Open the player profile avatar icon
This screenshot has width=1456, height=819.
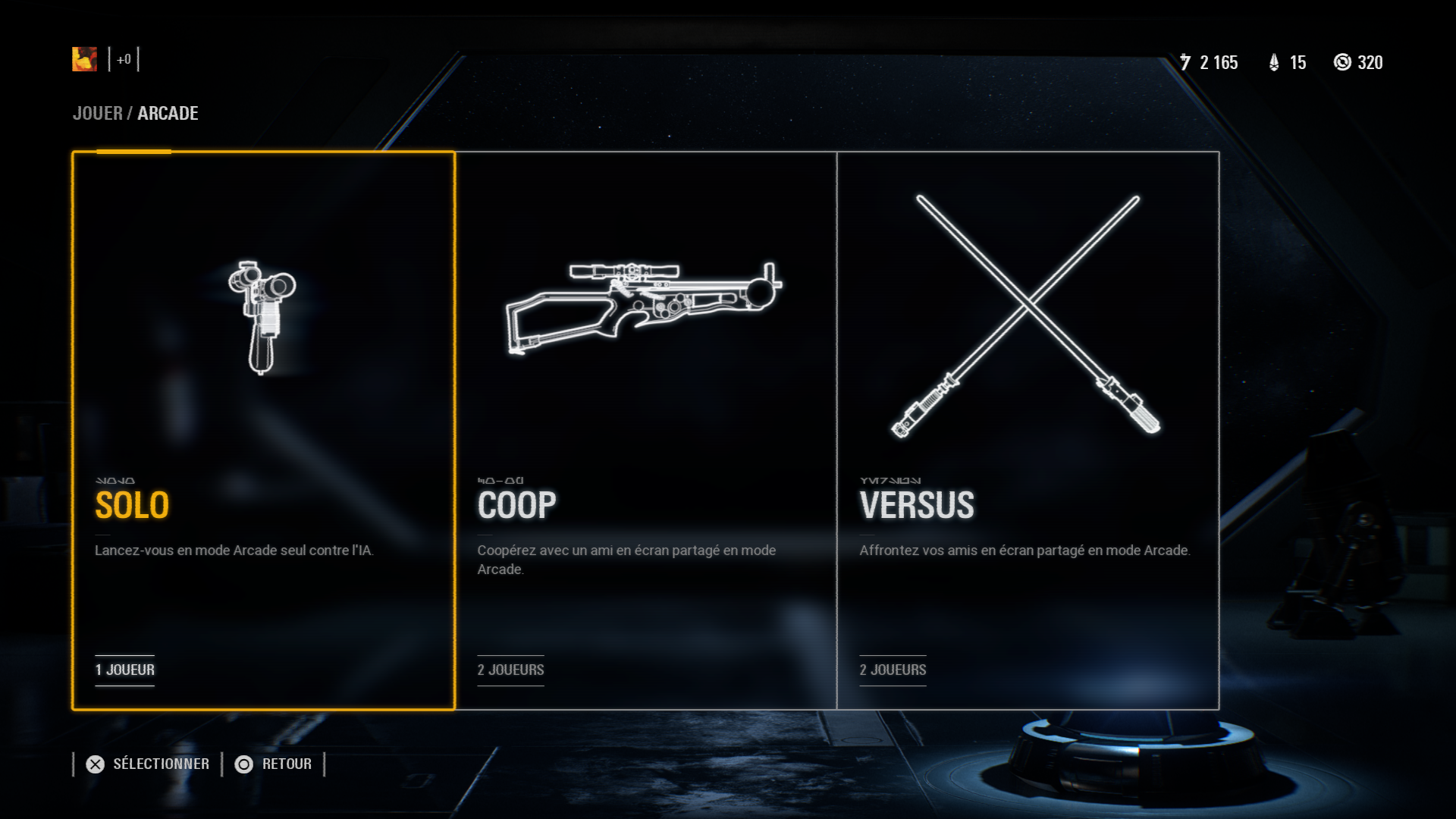pos(85,59)
